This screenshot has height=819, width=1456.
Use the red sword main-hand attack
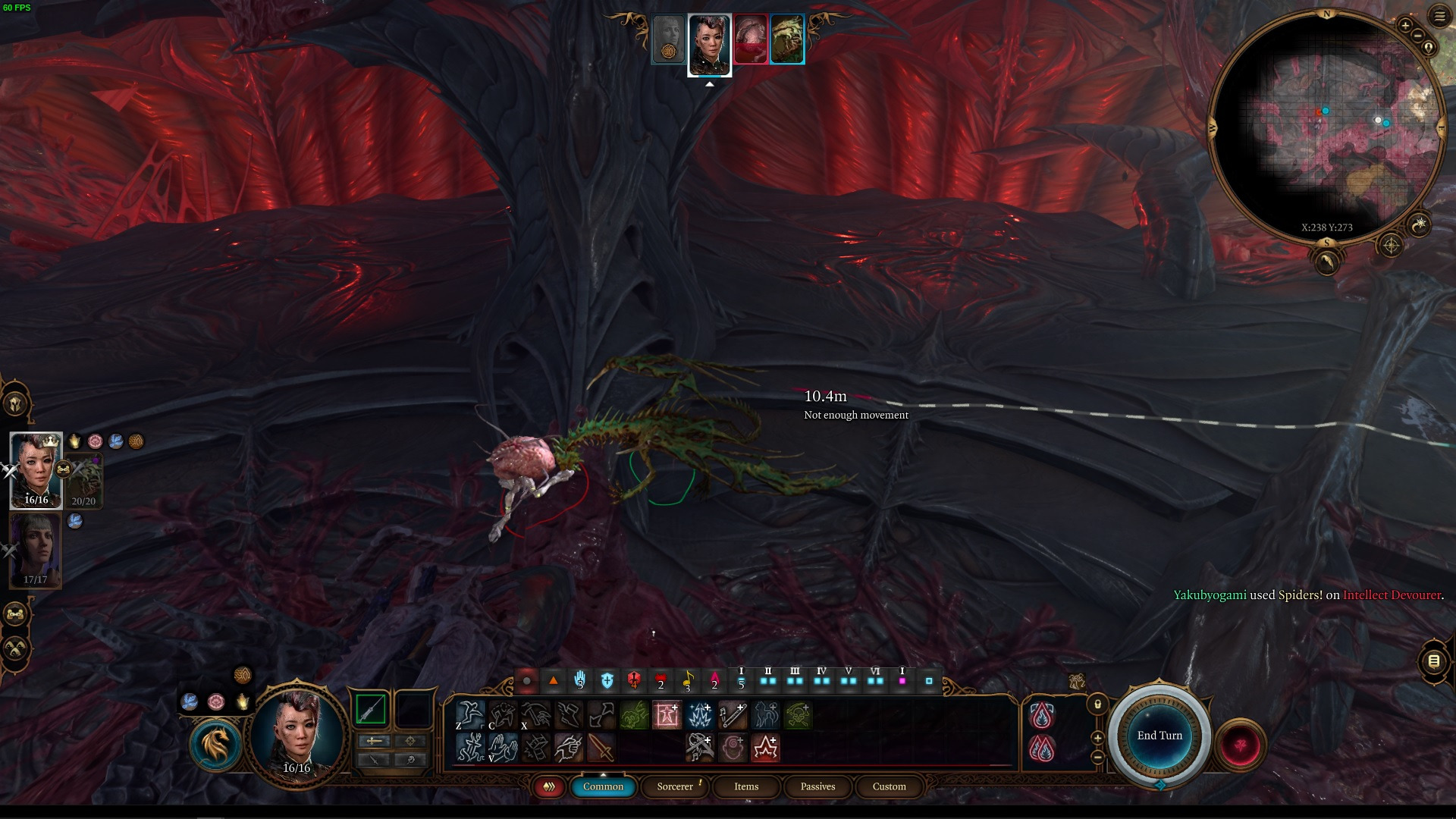tap(601, 748)
